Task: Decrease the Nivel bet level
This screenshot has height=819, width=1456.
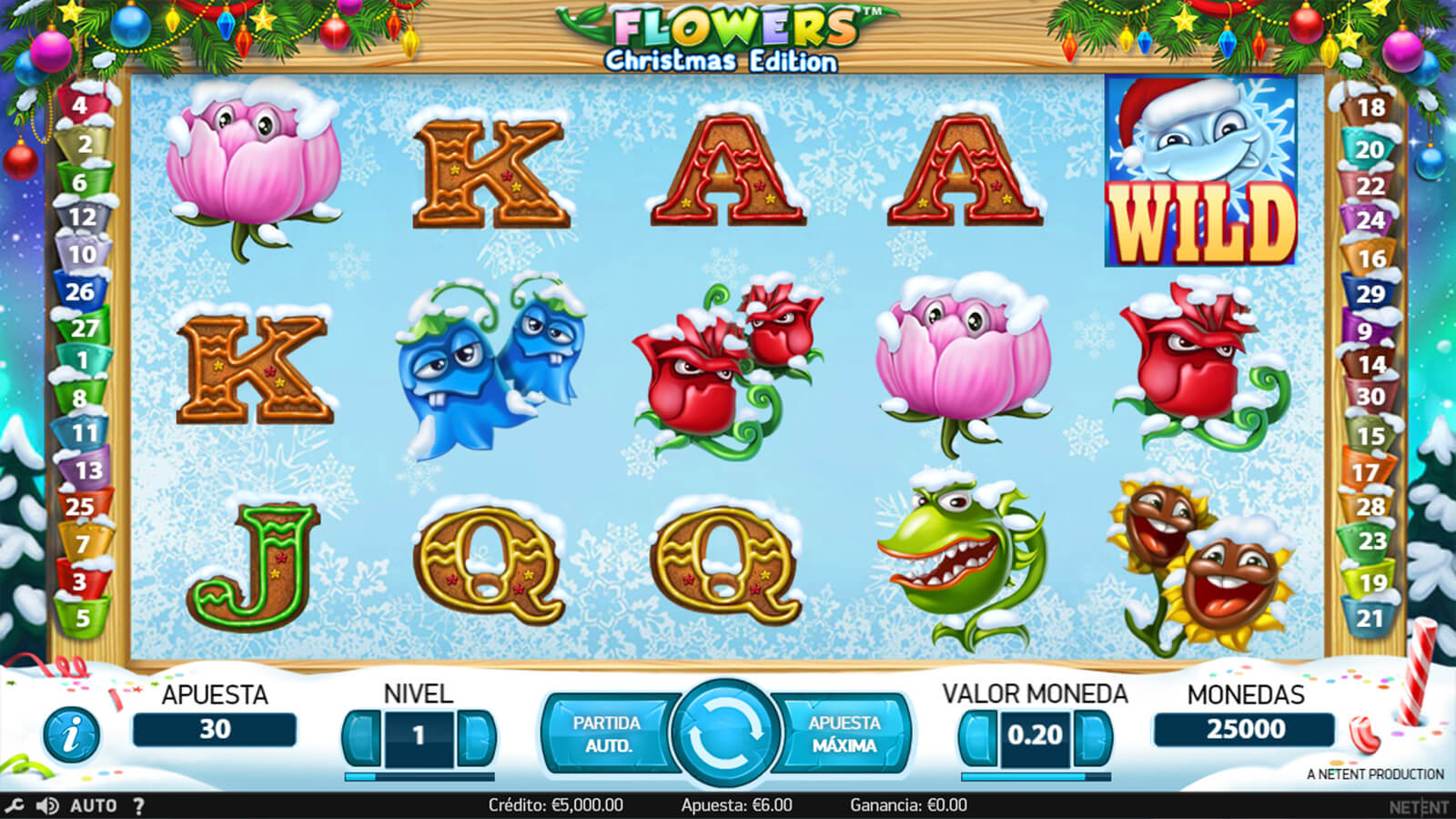Action: click(x=363, y=735)
